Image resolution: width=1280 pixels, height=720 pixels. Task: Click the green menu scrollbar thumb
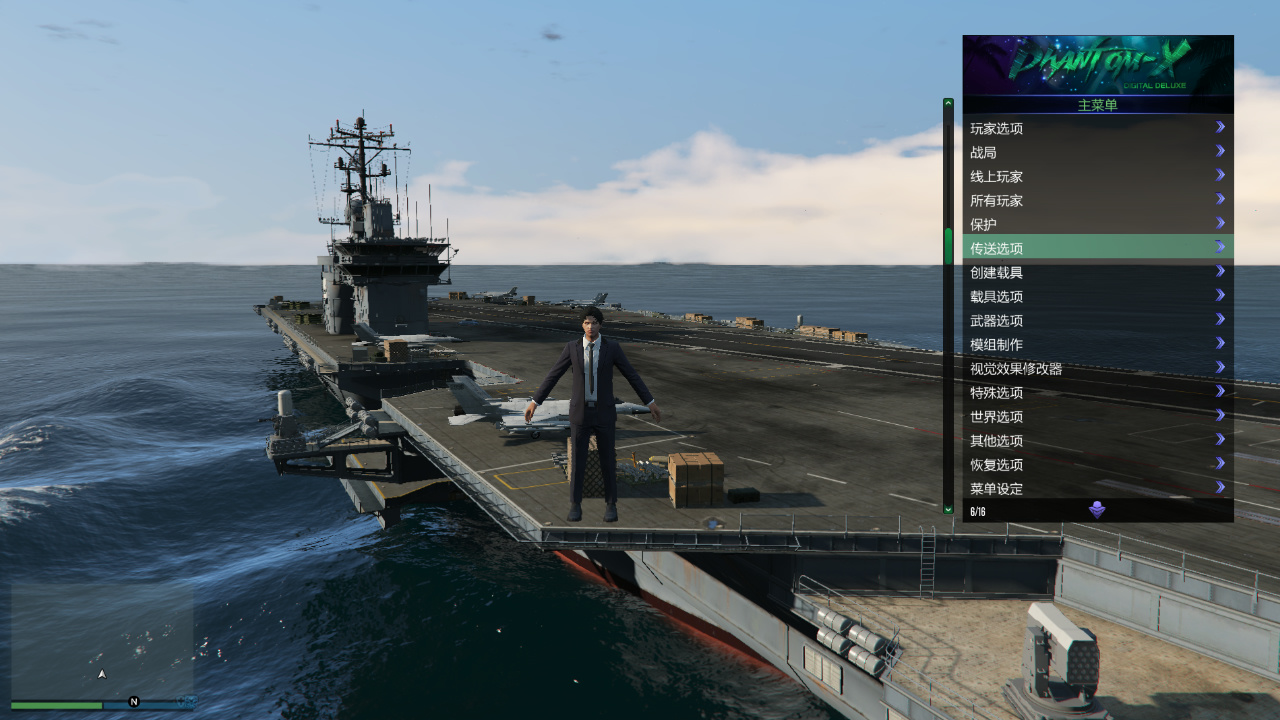pyautogui.click(x=948, y=246)
